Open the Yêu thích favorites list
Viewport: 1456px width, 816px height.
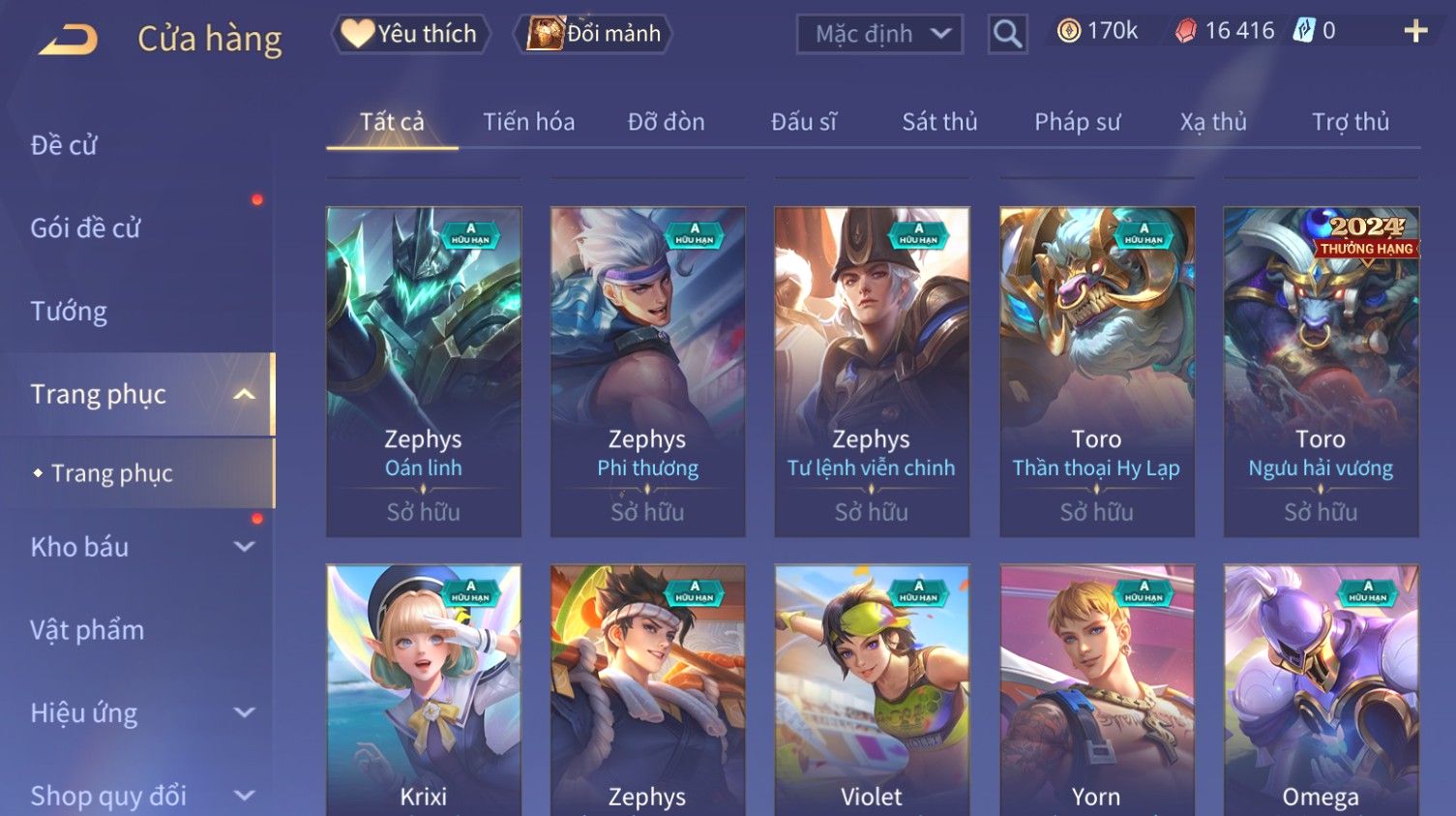tap(410, 34)
